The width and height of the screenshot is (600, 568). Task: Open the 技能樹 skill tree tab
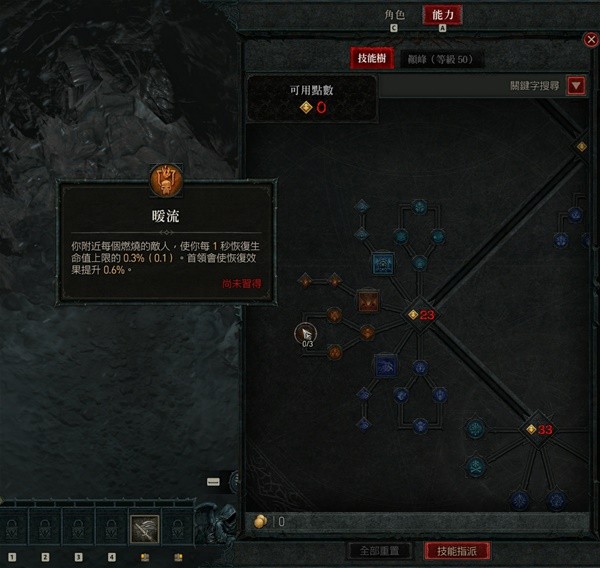point(368,59)
